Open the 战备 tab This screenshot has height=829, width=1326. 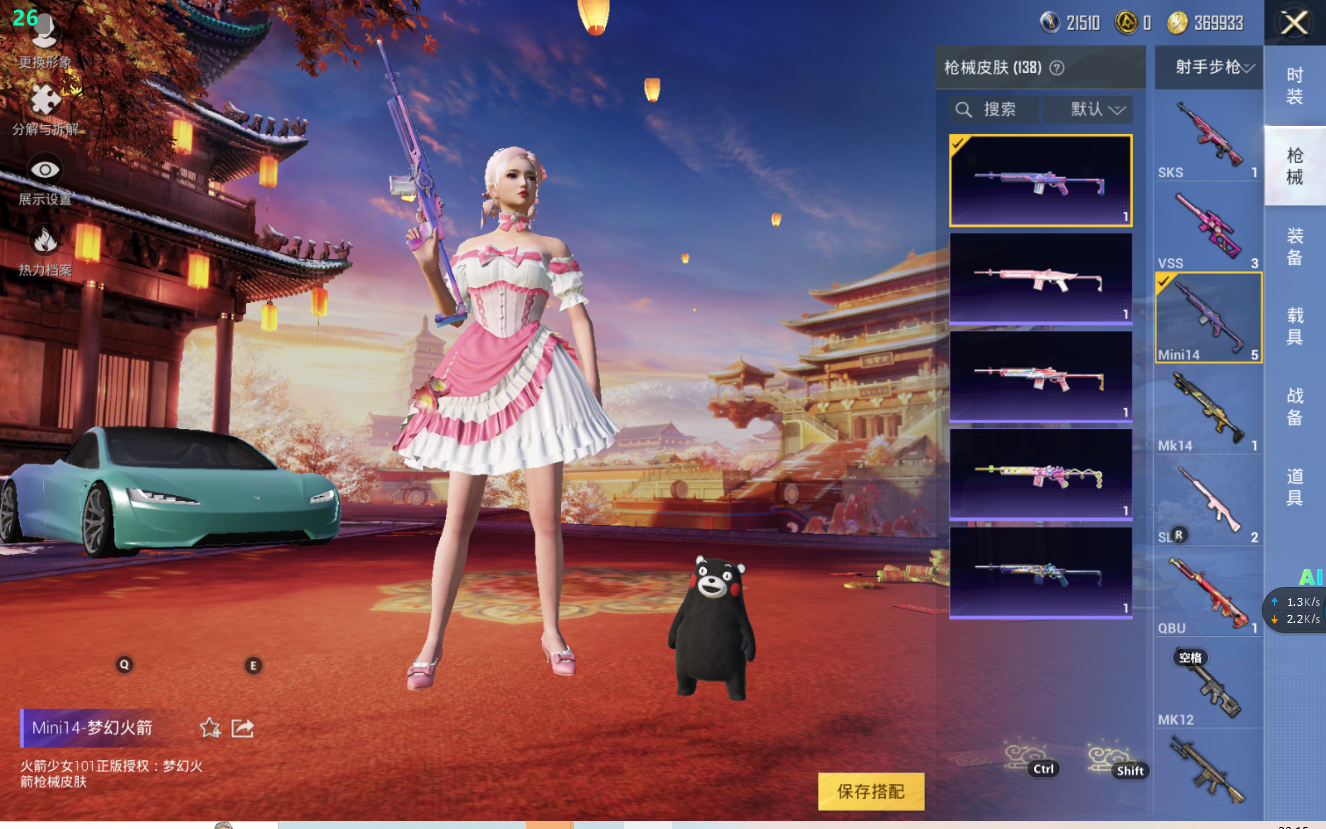1294,406
